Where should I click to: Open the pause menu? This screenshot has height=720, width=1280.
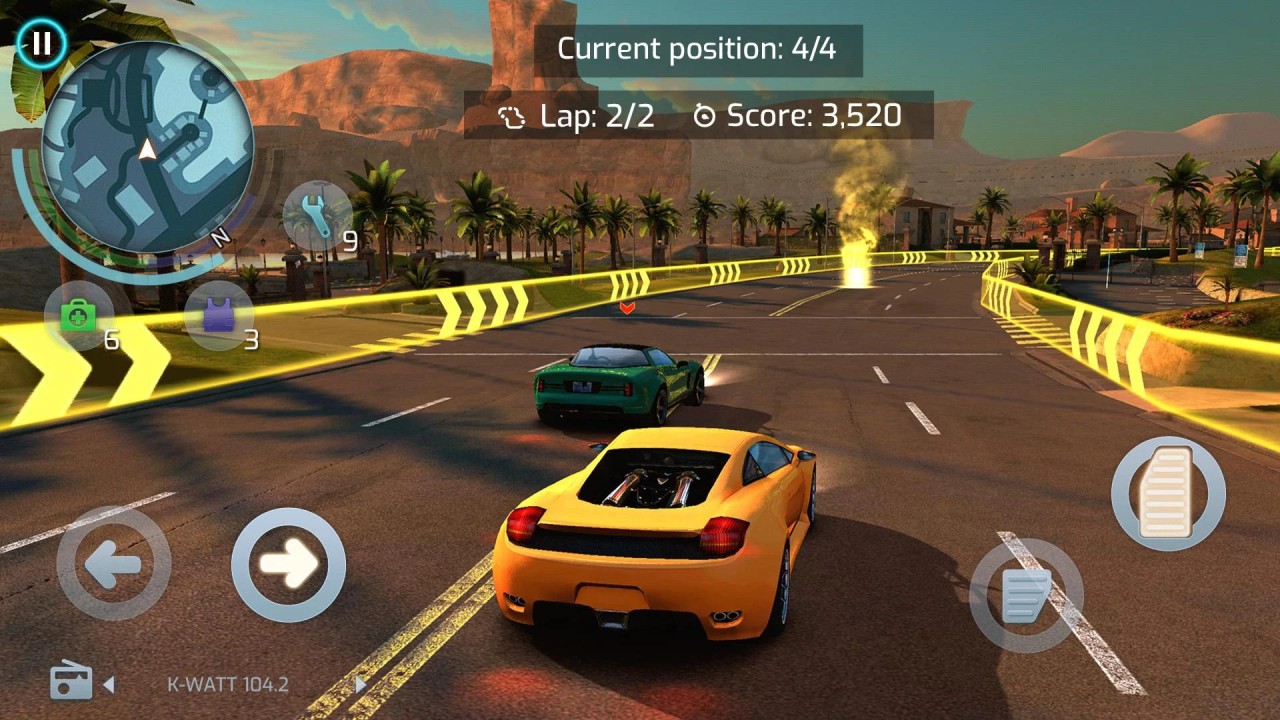point(41,43)
